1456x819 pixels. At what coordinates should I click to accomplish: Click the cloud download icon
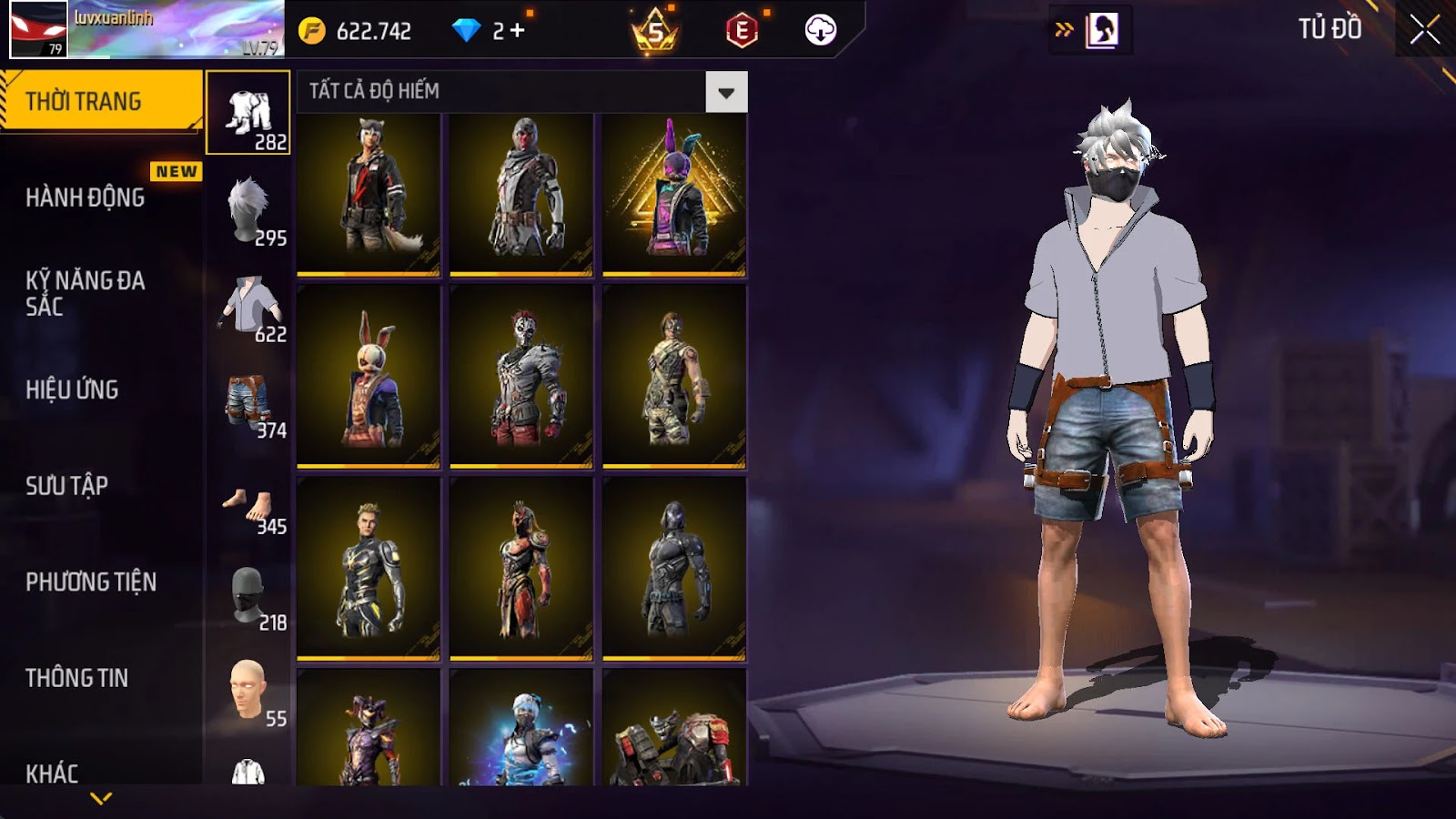point(820,31)
